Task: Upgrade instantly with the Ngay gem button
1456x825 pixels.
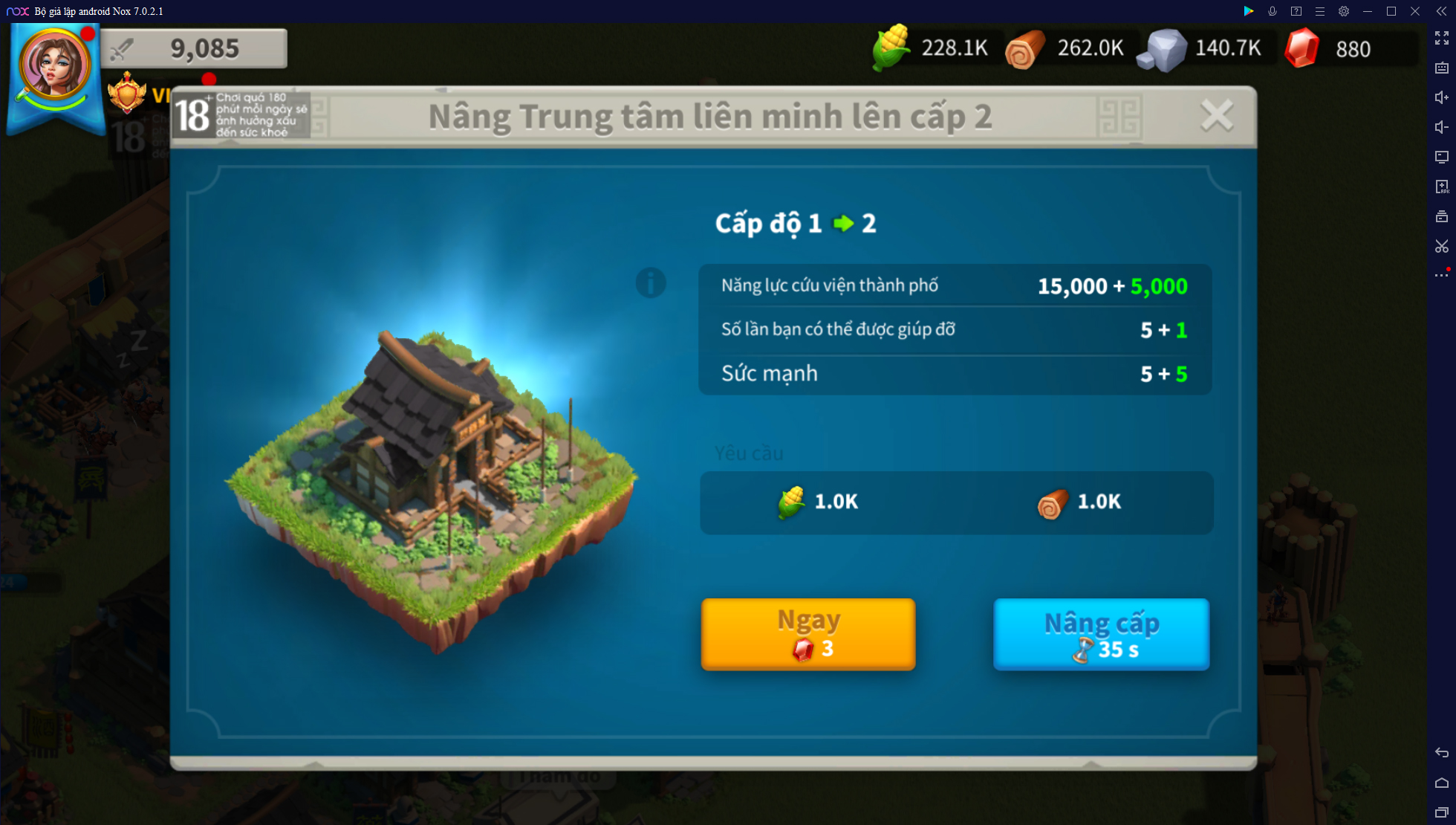Action: click(808, 634)
